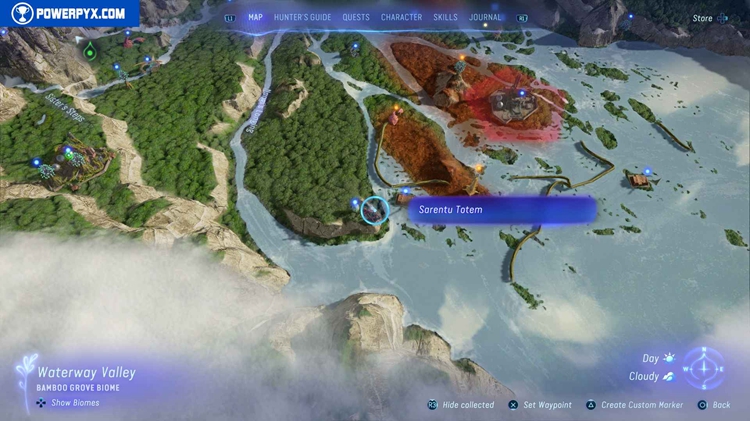
Task: Select the Skills tab
Action: pyautogui.click(x=445, y=17)
